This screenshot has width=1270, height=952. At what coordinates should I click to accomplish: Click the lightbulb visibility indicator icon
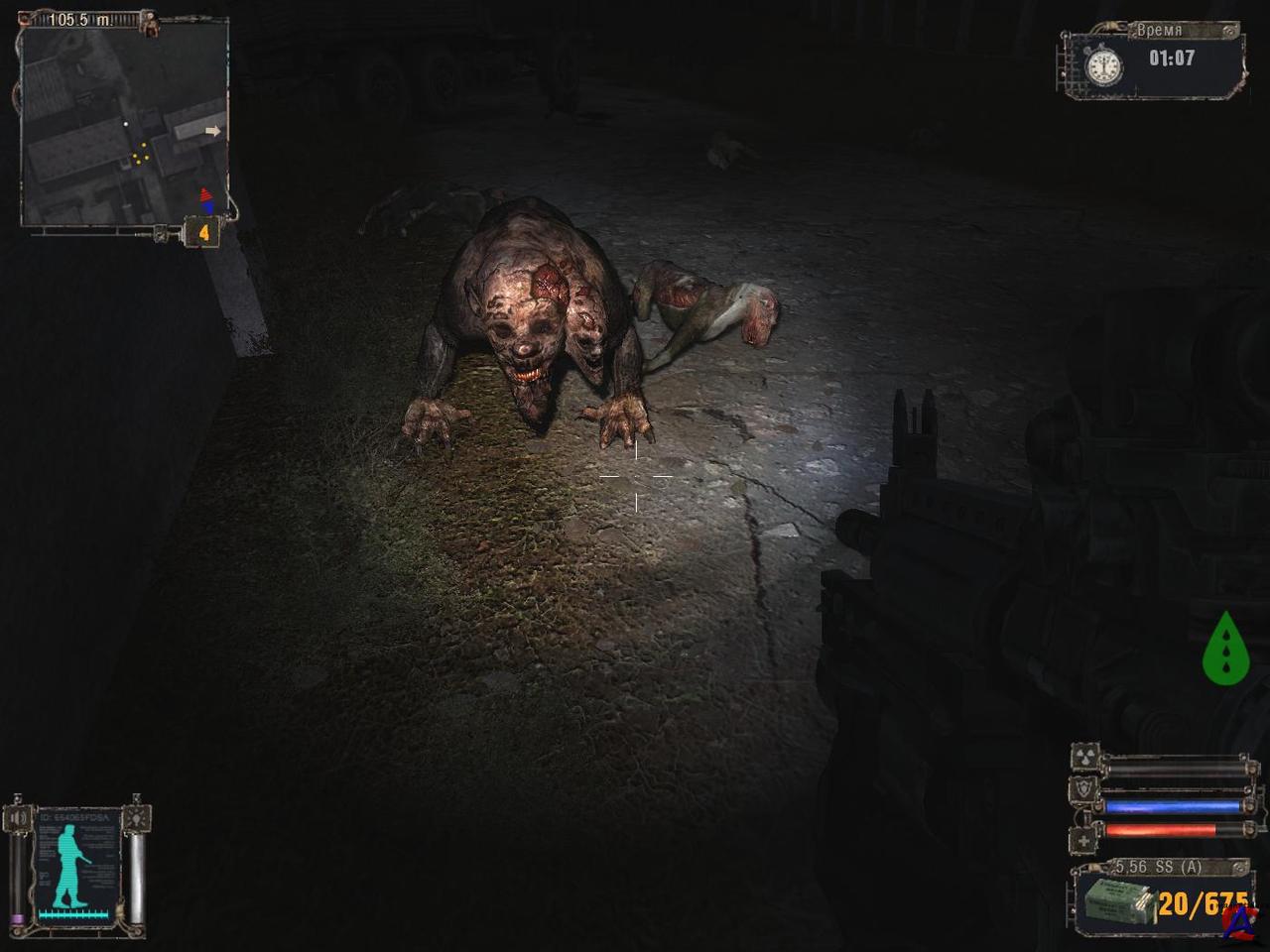pos(136,818)
